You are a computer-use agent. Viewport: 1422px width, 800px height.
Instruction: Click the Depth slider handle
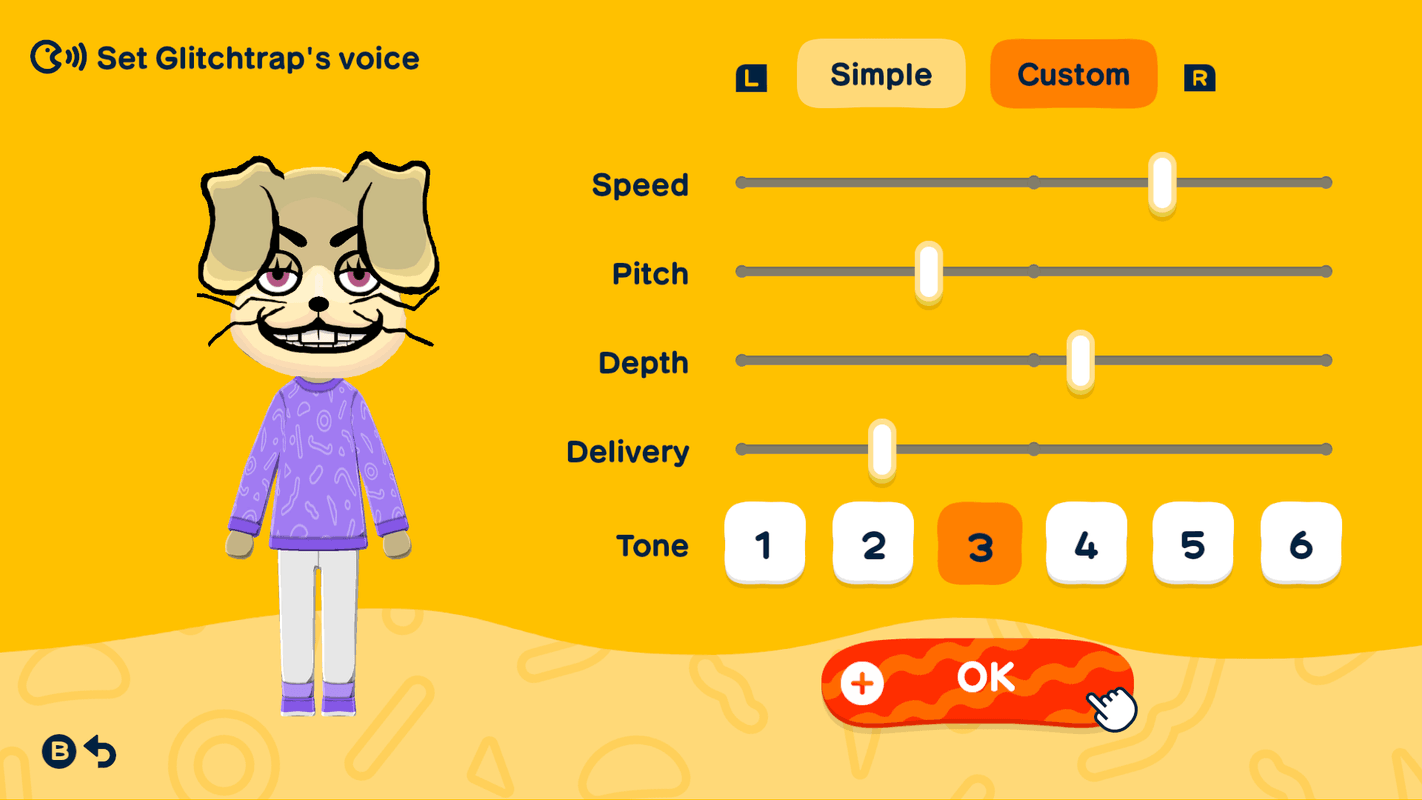pos(1079,360)
